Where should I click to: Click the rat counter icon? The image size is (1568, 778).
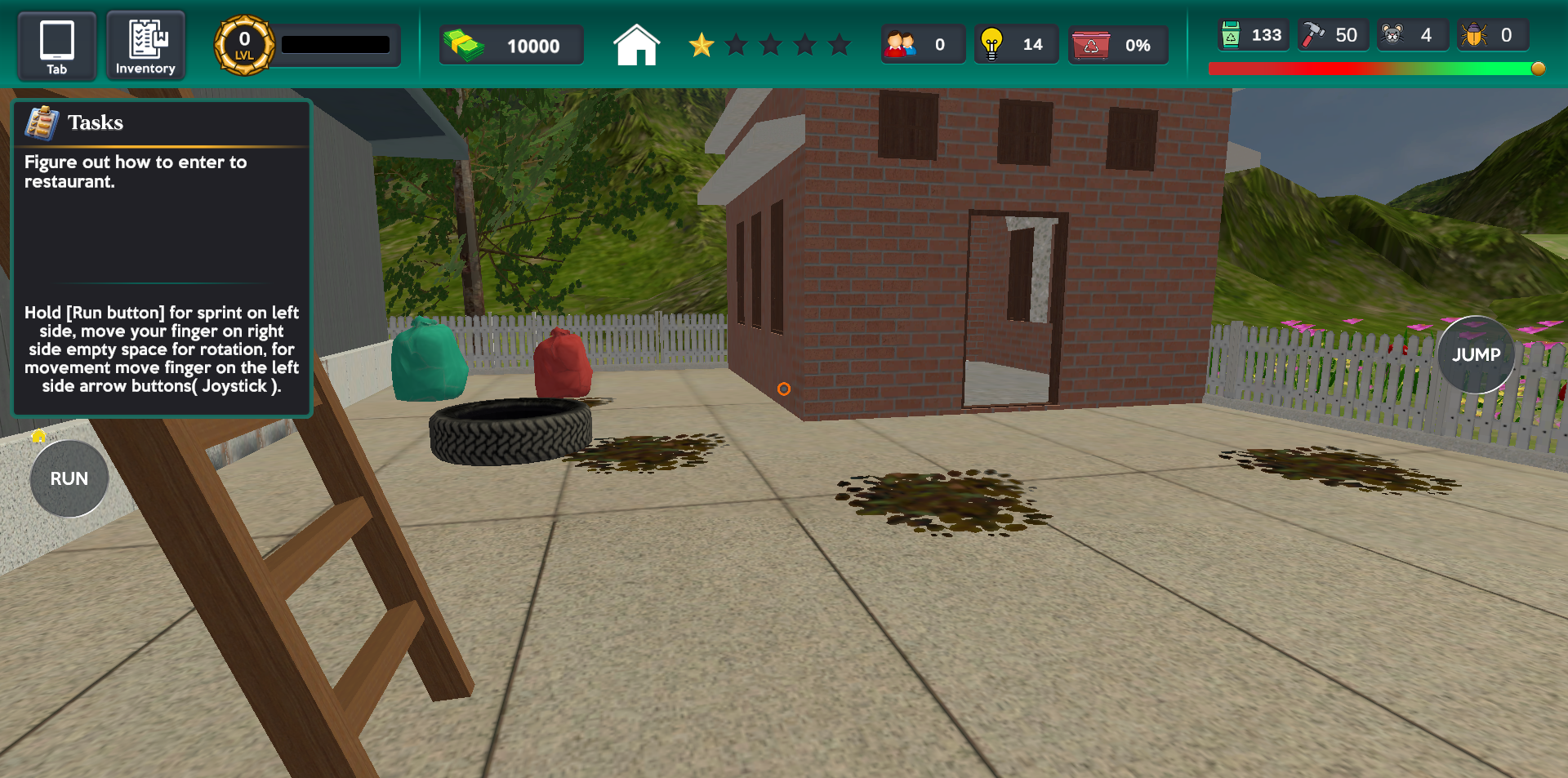click(x=1390, y=35)
